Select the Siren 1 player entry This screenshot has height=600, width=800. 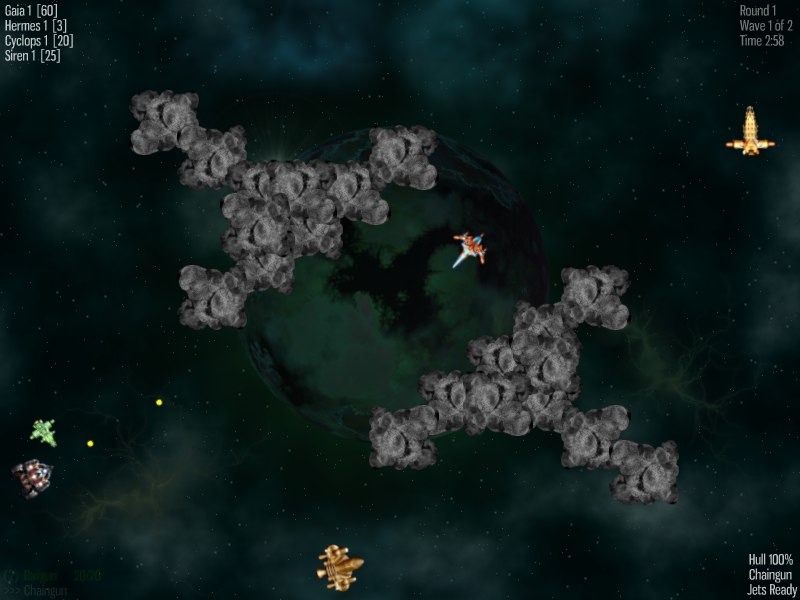(33, 56)
